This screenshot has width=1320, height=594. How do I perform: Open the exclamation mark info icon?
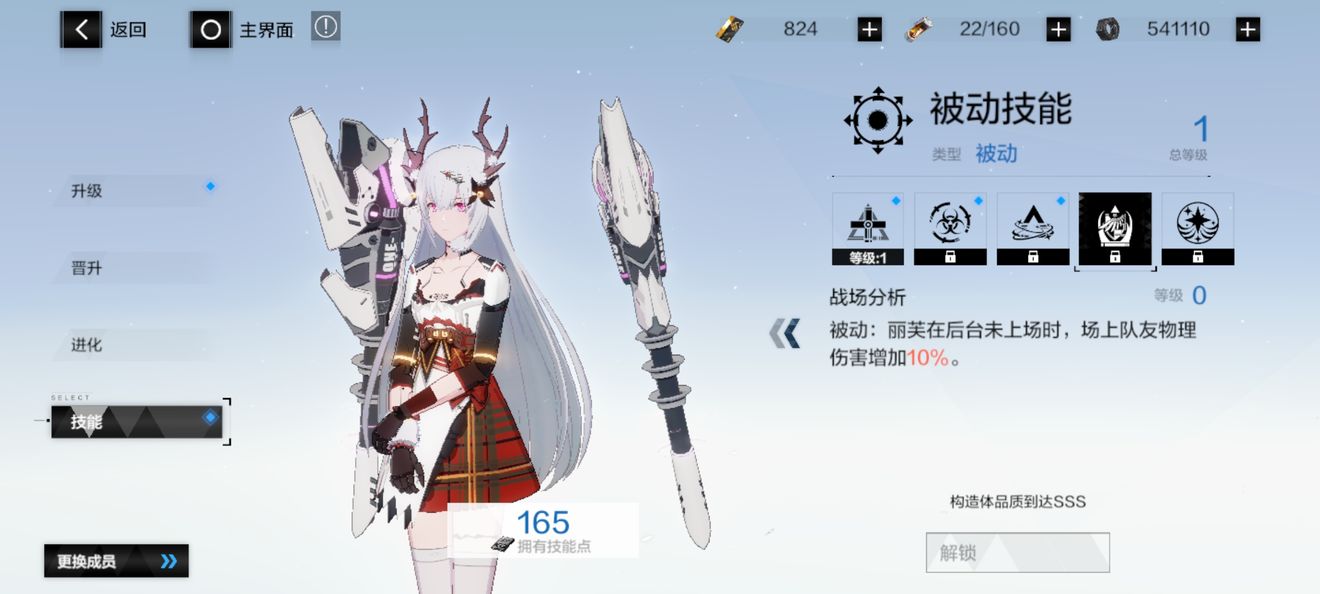pos(325,27)
